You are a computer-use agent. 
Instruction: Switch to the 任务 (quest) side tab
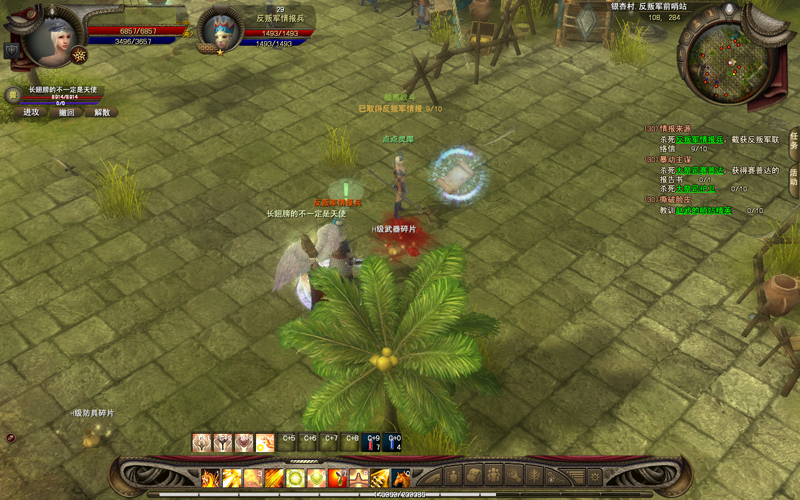(793, 142)
